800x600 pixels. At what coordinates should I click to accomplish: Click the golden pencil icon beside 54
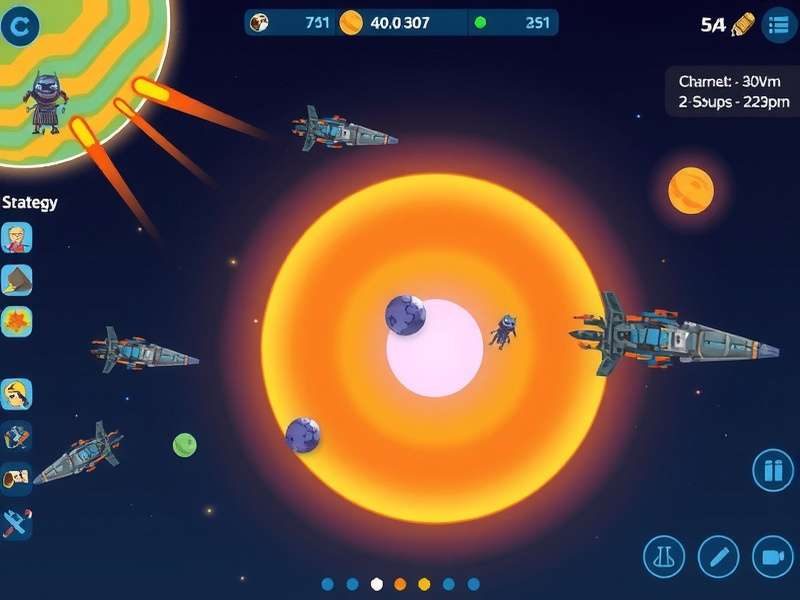(742, 25)
